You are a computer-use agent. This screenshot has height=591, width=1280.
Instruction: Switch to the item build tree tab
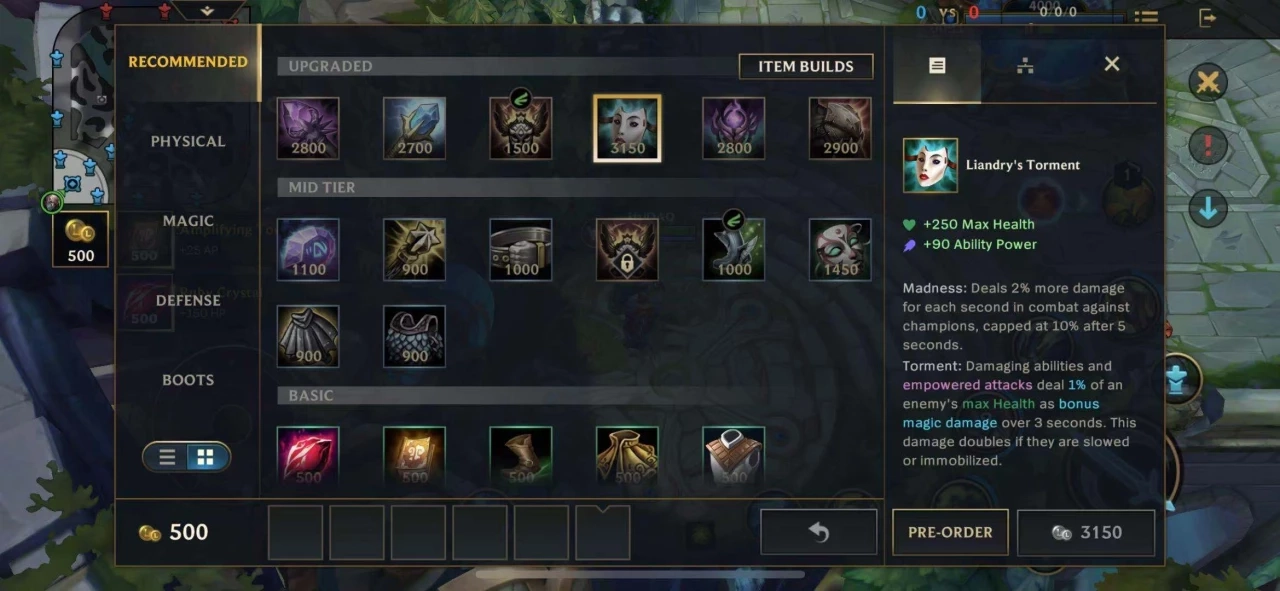(1025, 66)
